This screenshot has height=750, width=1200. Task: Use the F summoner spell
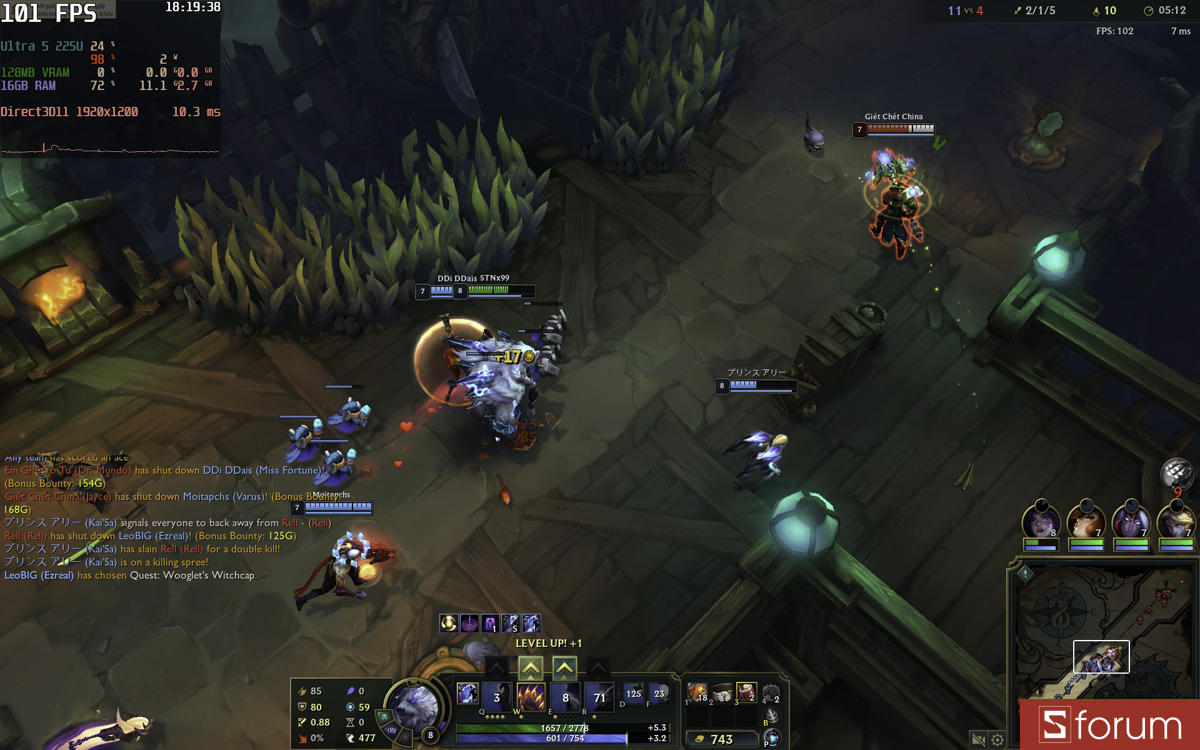point(658,692)
